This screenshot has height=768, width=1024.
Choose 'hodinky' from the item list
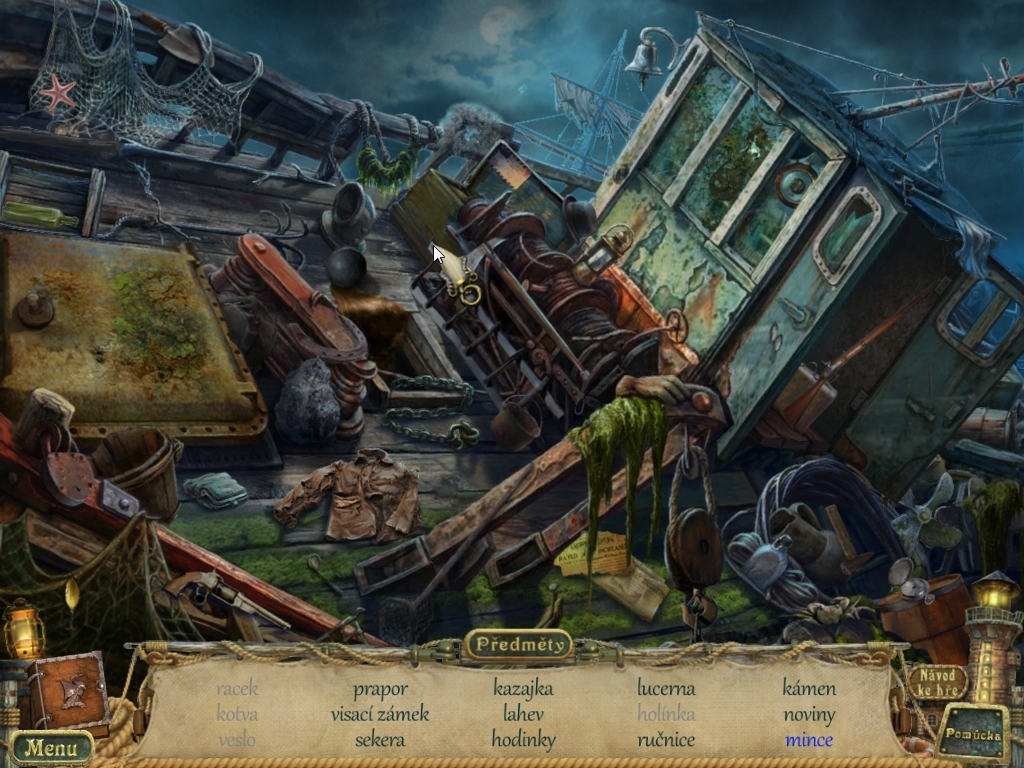[523, 740]
